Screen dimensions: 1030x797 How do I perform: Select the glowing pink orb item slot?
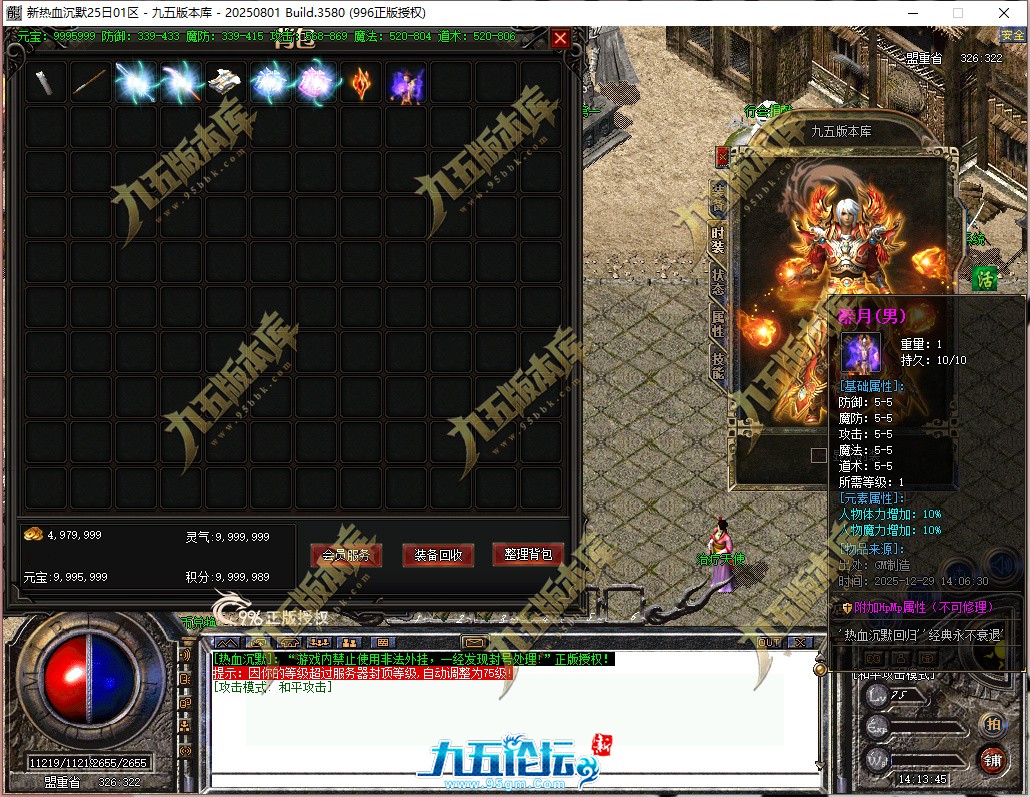[316, 83]
